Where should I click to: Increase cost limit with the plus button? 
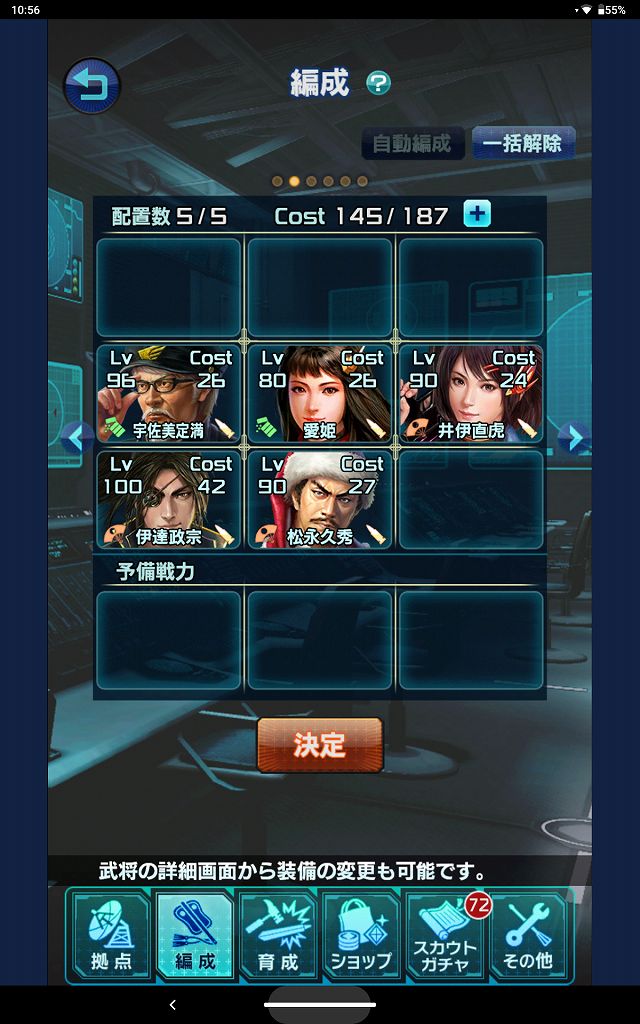tap(477, 214)
